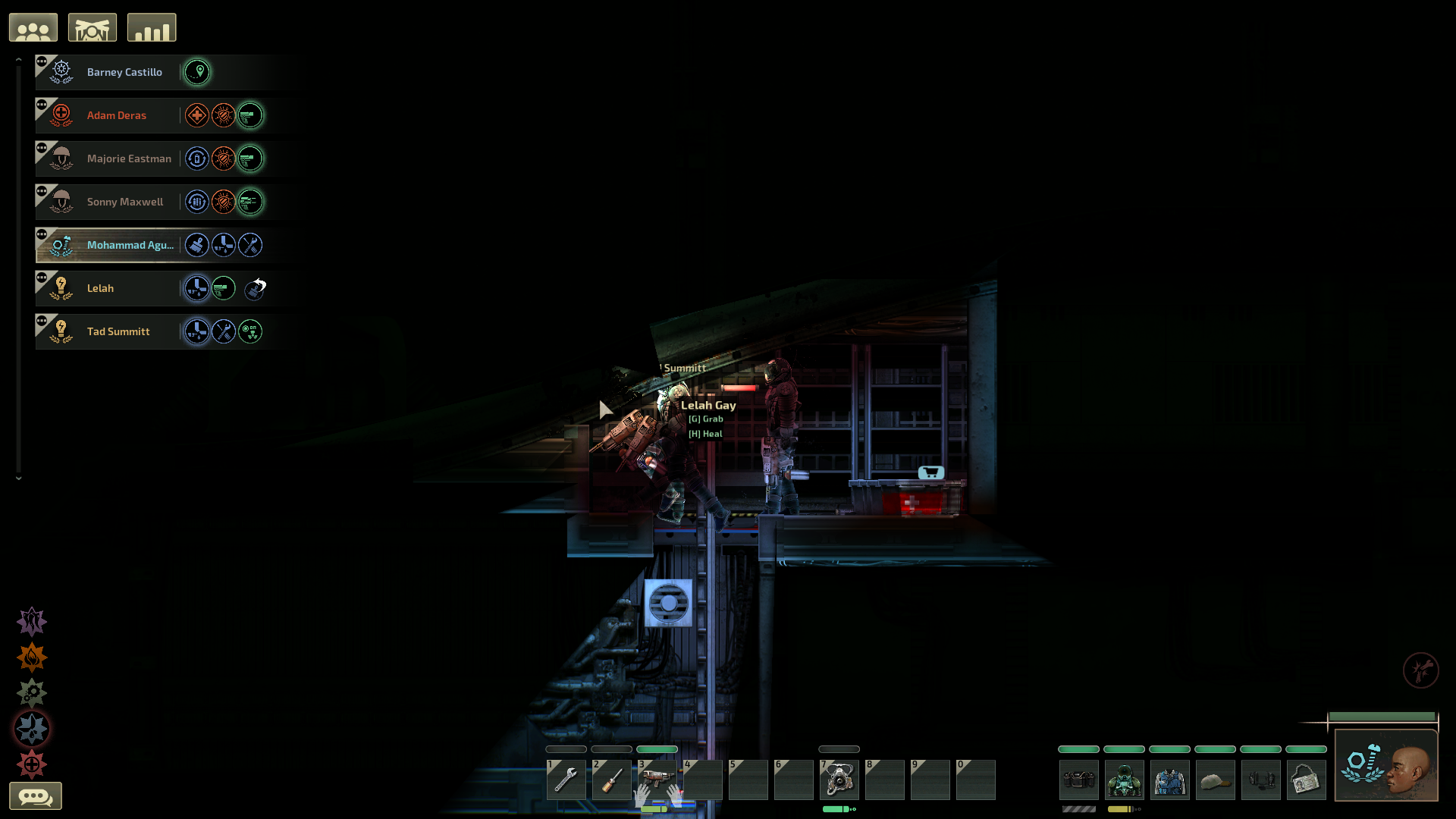Click the monster sighting report icon
The image size is (1456, 819).
pos(31,621)
